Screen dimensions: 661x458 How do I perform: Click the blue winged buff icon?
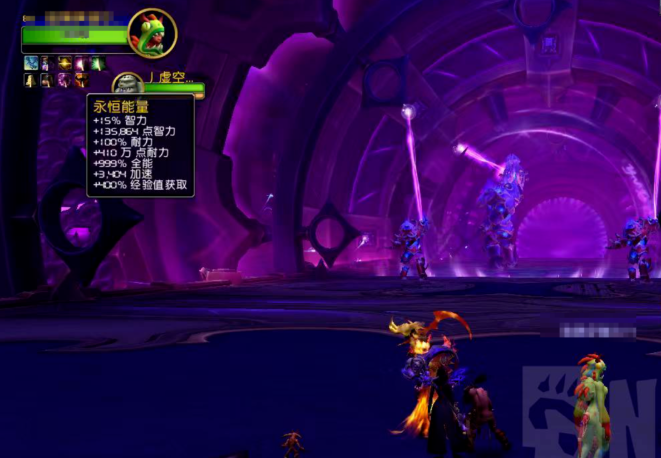click(31, 63)
